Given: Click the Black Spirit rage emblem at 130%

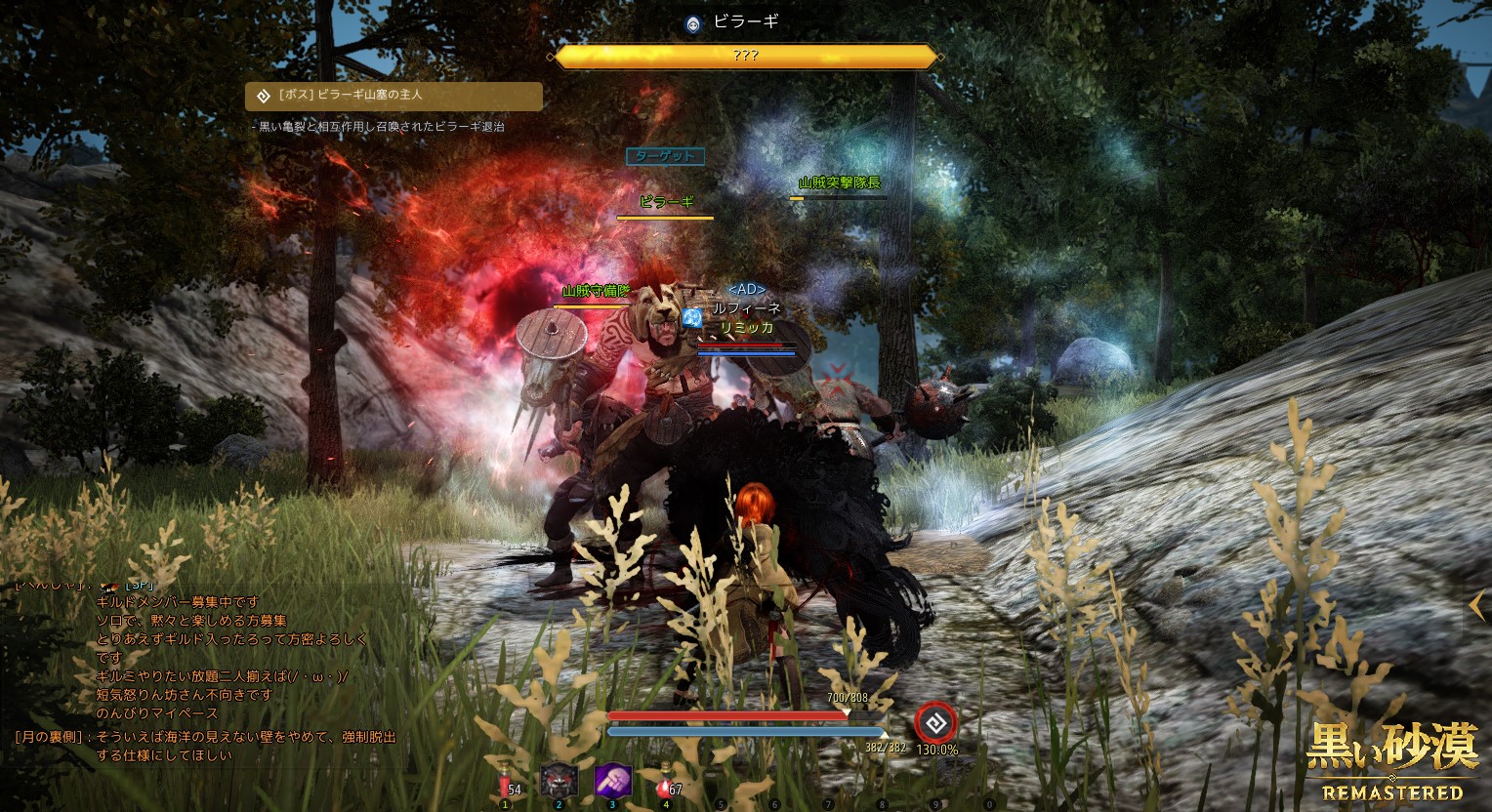Looking at the screenshot, I should coord(935,723).
